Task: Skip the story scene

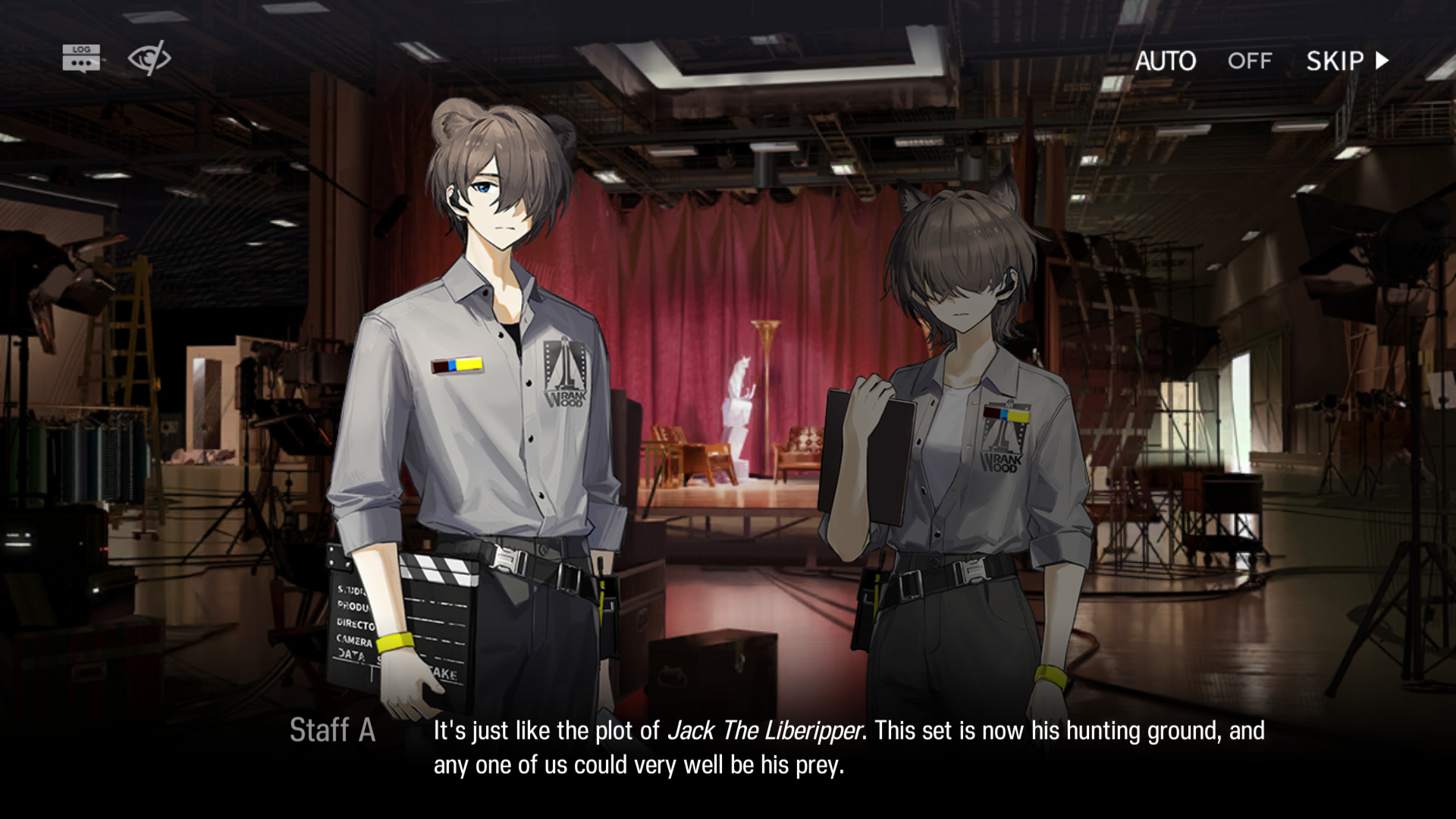Action: (x=1347, y=61)
